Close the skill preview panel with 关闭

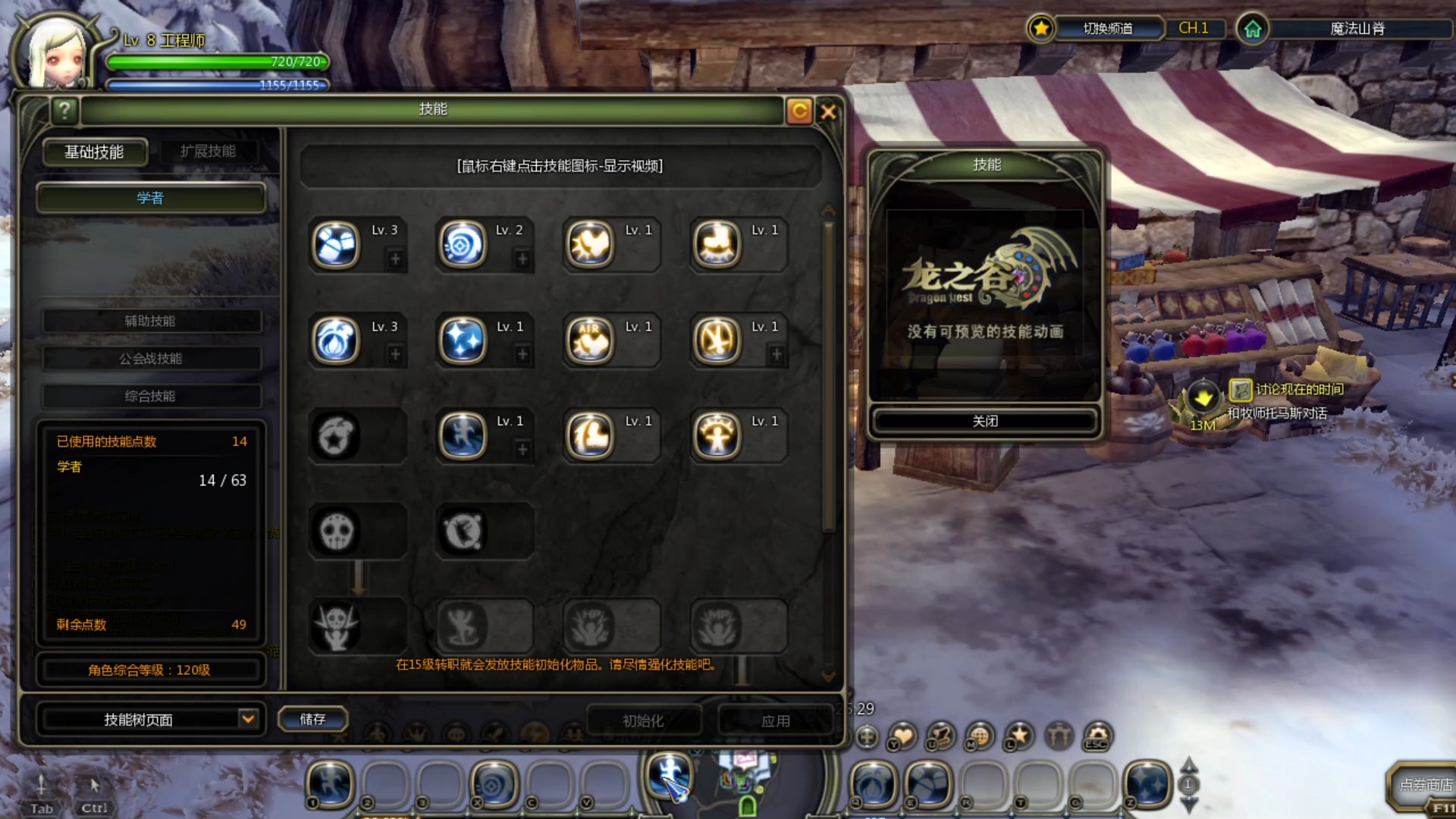tap(985, 421)
